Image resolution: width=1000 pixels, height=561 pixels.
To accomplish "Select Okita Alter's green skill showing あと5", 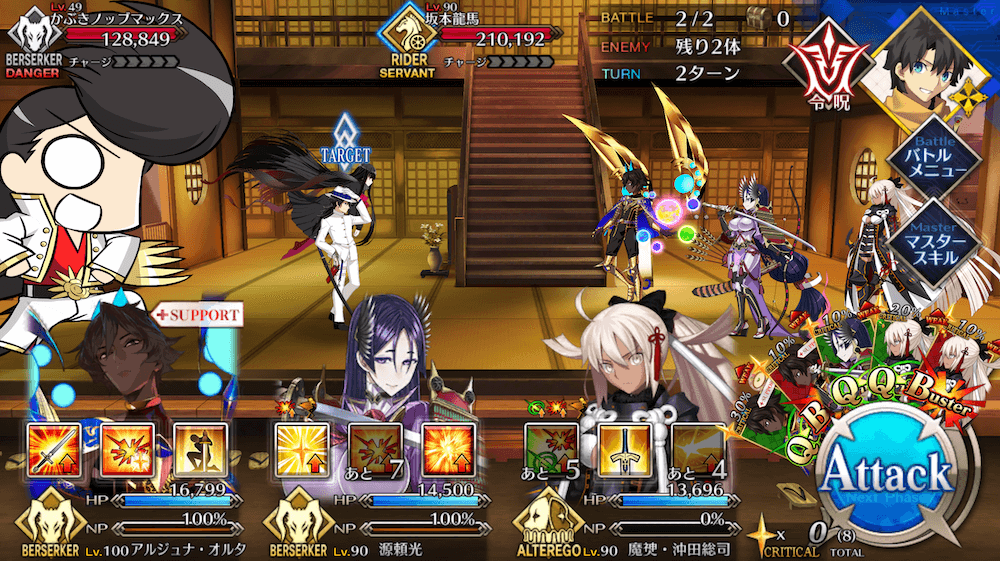I will click(x=548, y=447).
